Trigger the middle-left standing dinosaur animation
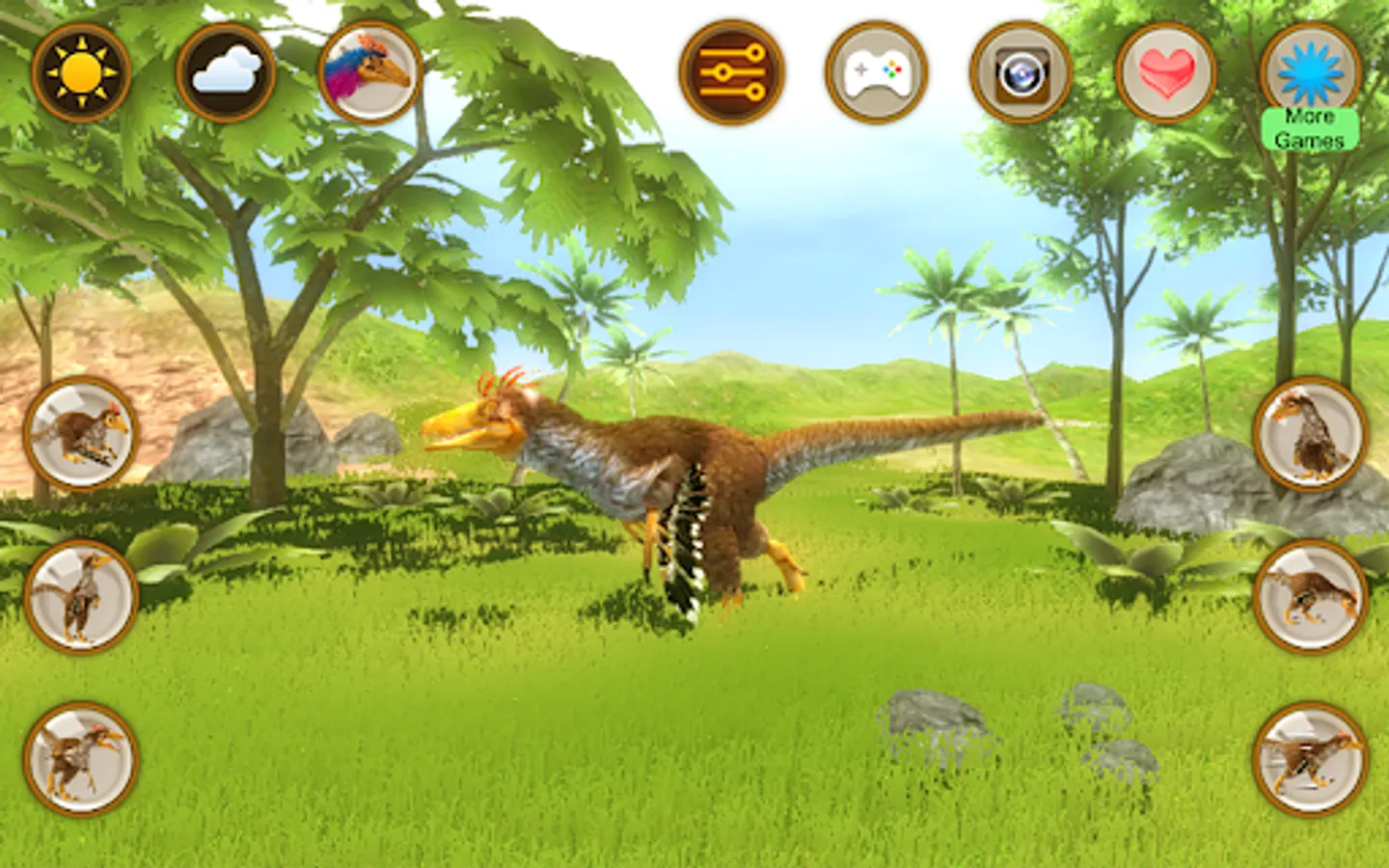1389x868 pixels. tap(82, 597)
